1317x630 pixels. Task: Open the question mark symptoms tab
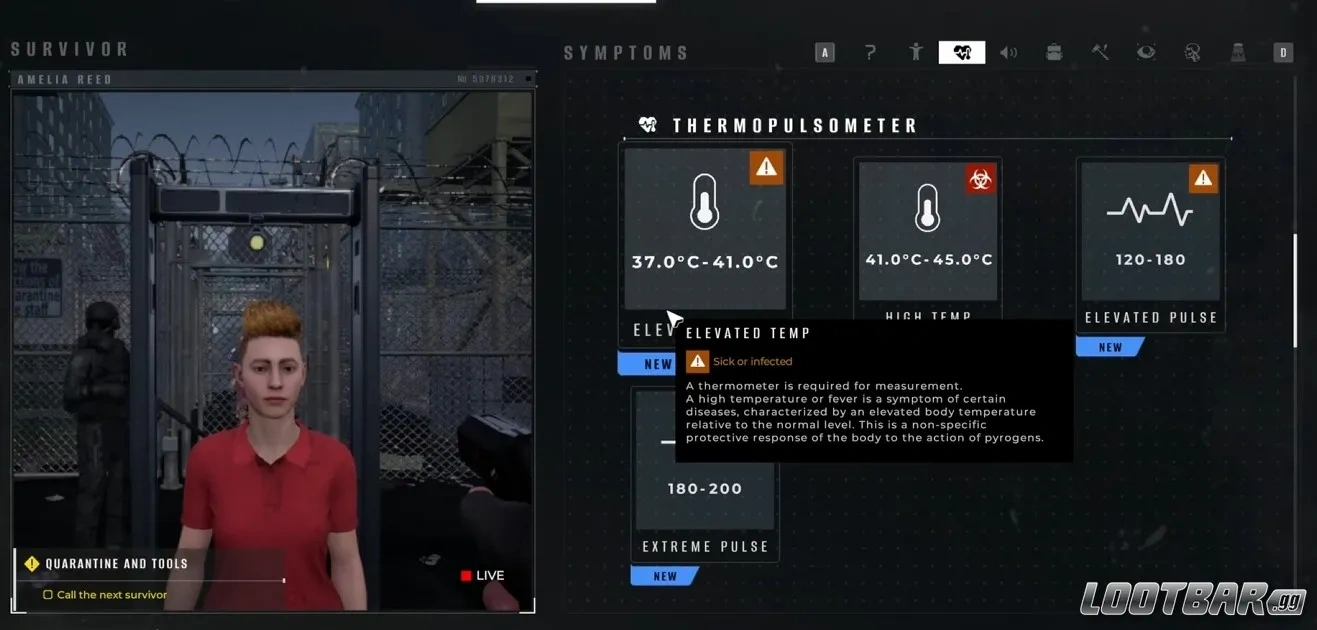(870, 53)
